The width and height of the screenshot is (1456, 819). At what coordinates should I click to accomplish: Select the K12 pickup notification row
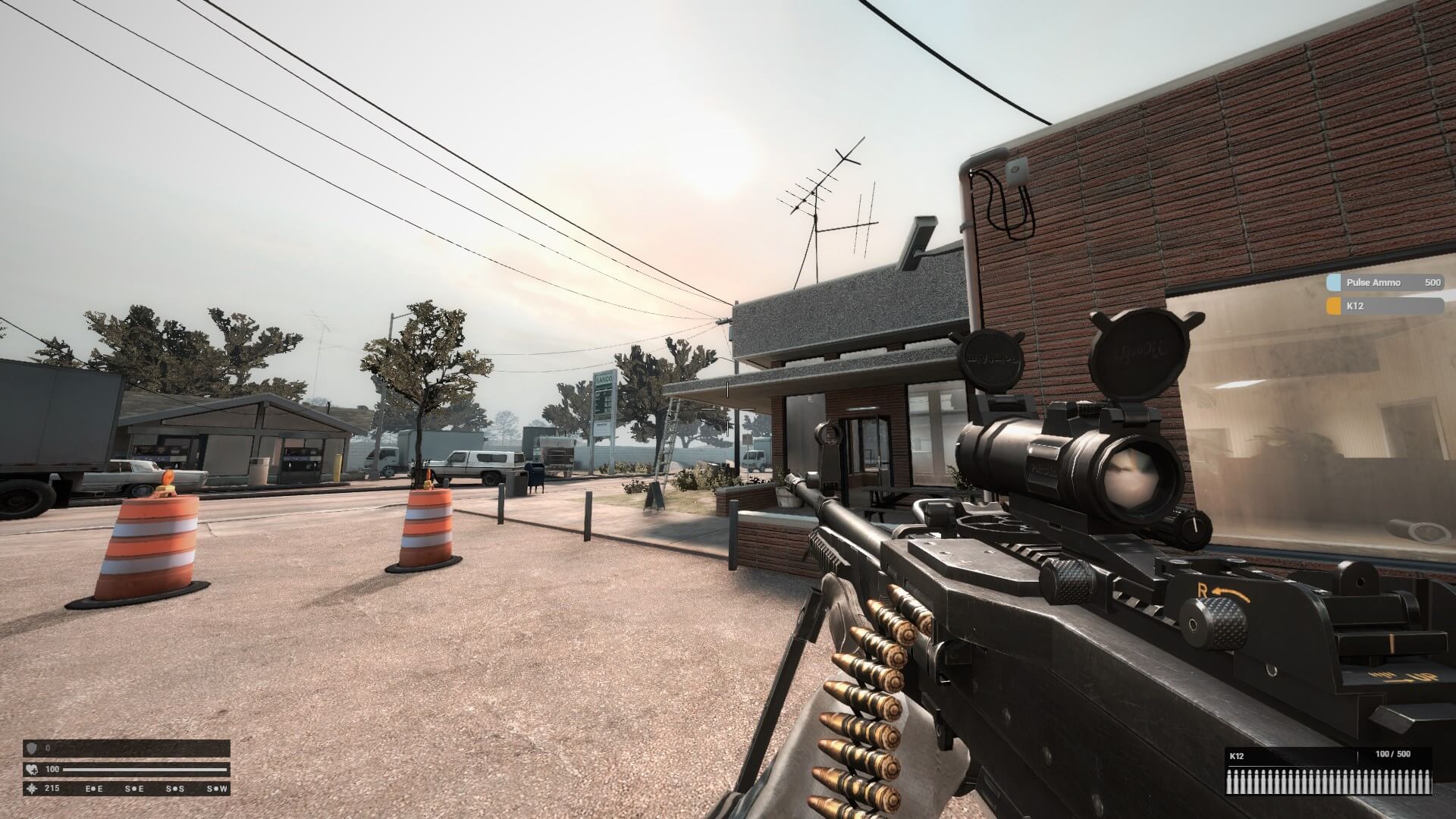tap(1384, 306)
